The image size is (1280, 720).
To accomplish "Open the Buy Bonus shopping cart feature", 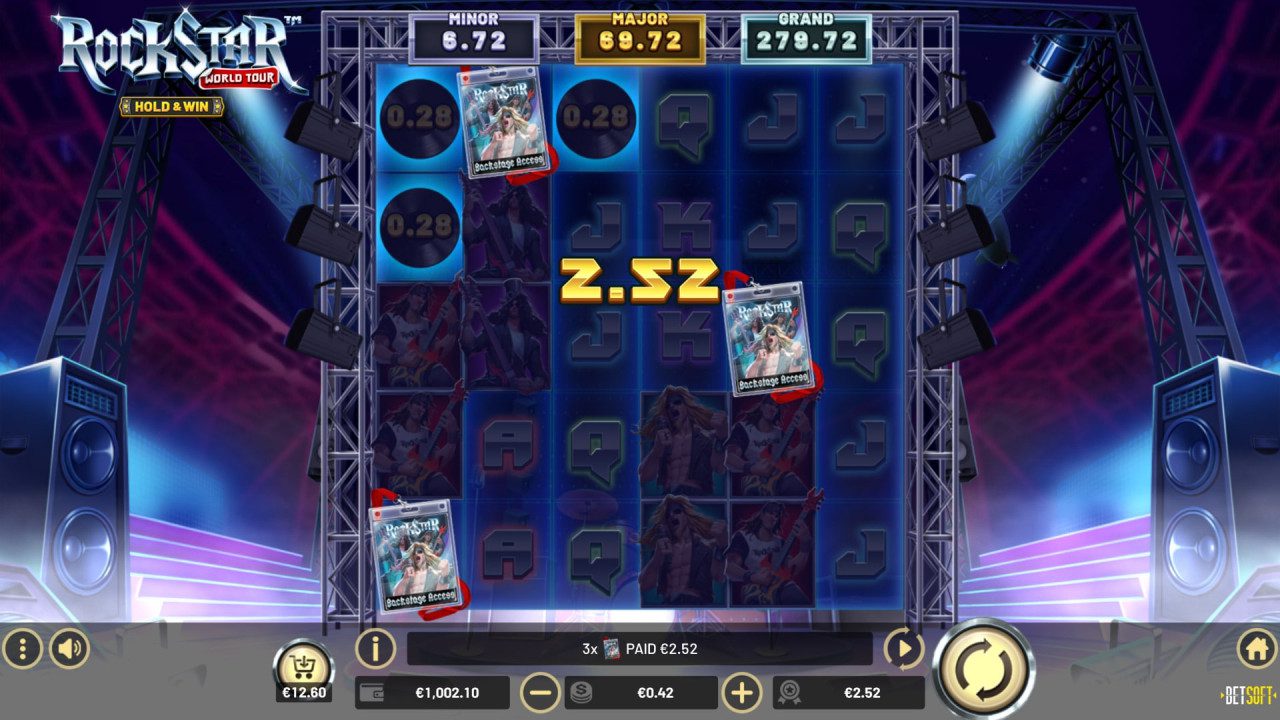I will pos(303,664).
